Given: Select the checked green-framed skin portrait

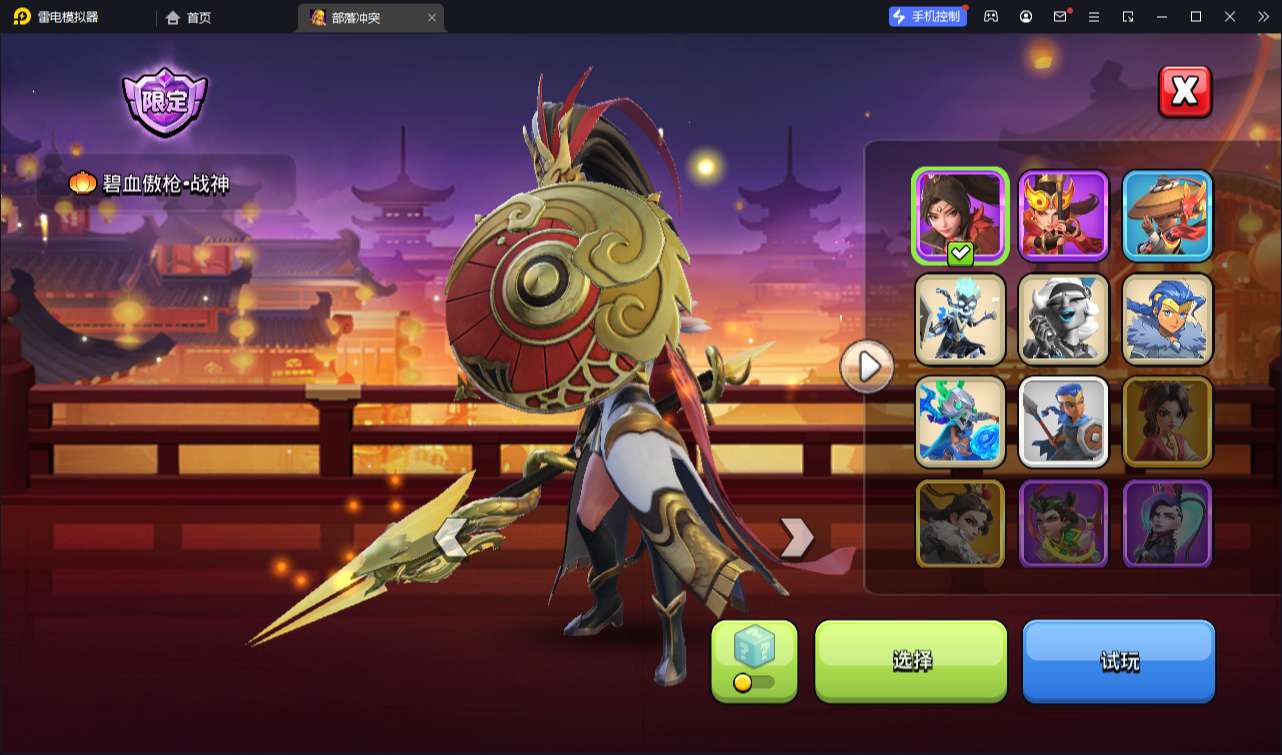Looking at the screenshot, I should point(960,215).
